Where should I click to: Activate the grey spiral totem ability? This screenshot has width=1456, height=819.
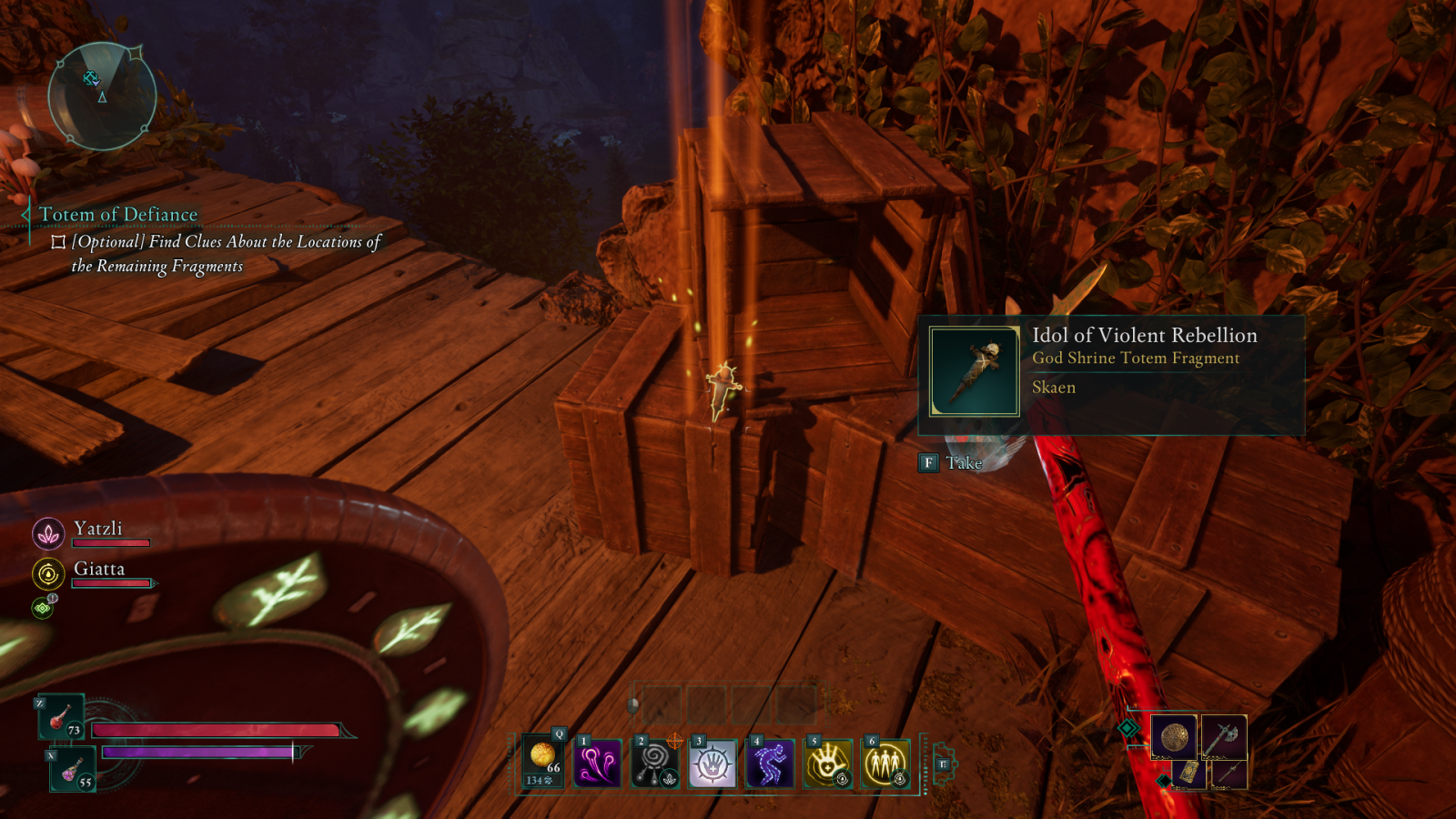[x=655, y=763]
